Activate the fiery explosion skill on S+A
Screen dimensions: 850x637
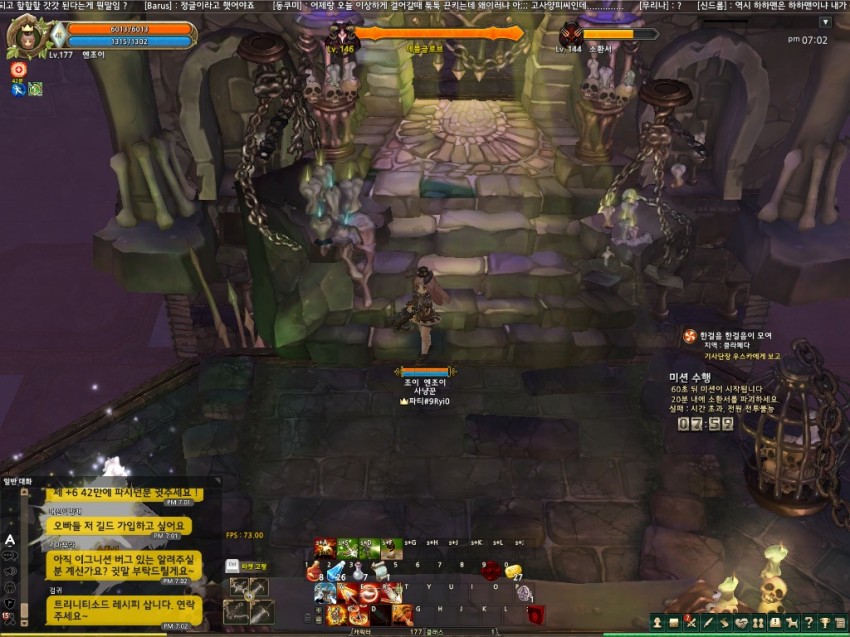tap(325, 547)
